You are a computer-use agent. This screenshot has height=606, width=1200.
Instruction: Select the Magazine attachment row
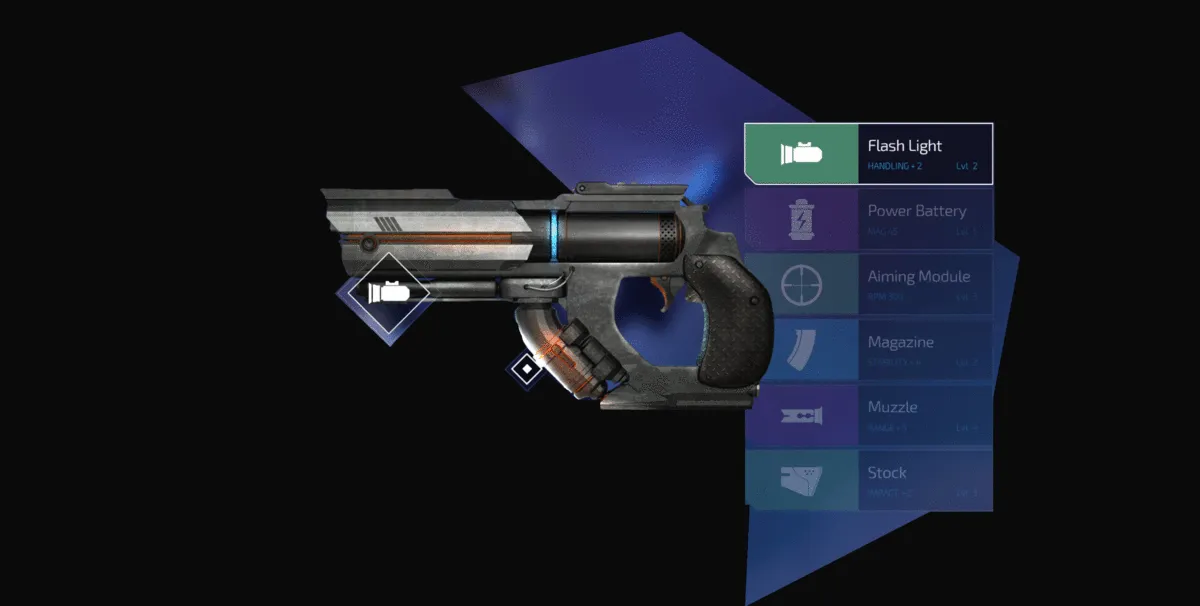click(x=868, y=350)
